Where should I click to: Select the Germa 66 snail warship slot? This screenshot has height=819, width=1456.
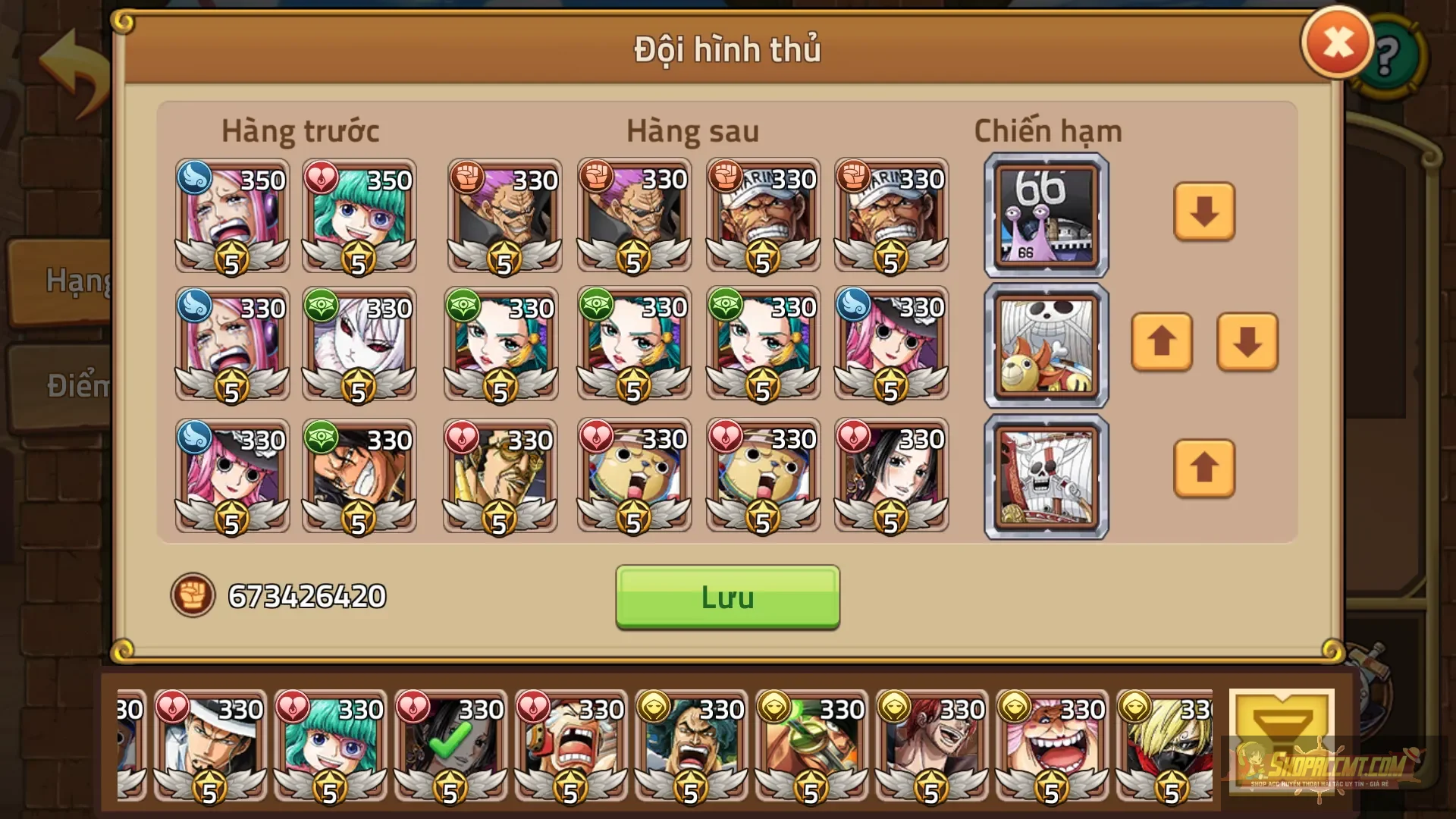tap(1045, 216)
